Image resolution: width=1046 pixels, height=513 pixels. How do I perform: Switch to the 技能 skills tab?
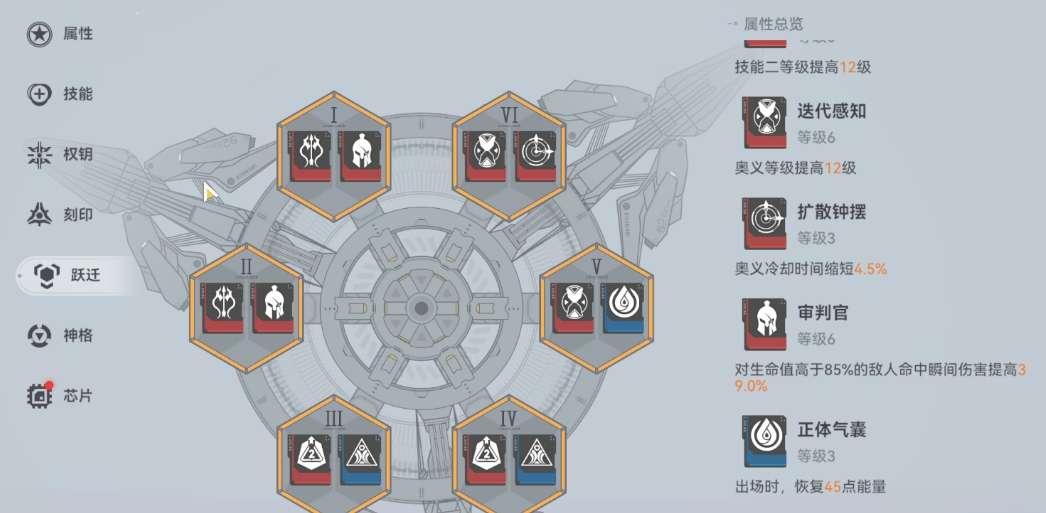(61, 94)
